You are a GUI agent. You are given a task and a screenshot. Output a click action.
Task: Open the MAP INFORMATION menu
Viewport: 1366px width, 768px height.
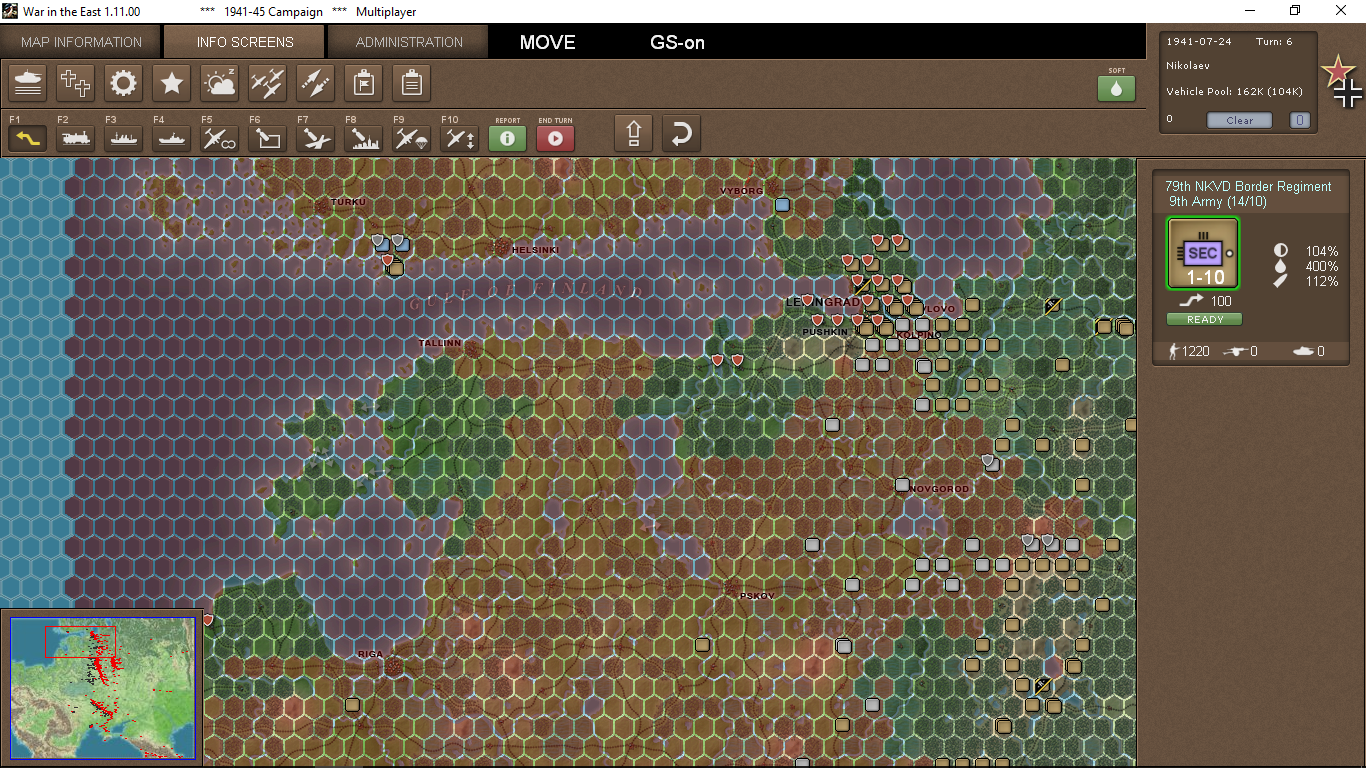pyautogui.click(x=80, y=42)
